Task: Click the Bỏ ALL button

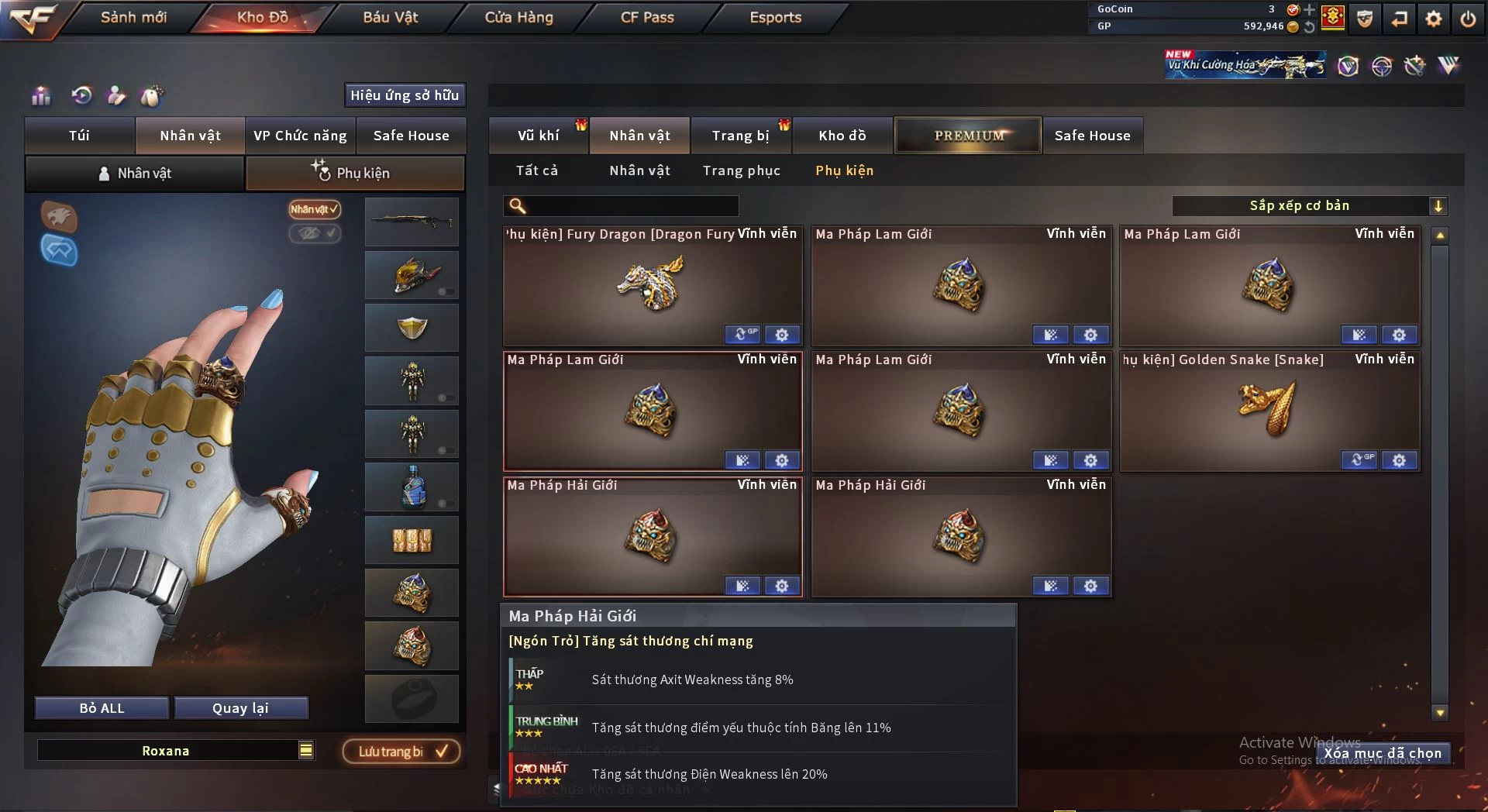Action: [102, 708]
